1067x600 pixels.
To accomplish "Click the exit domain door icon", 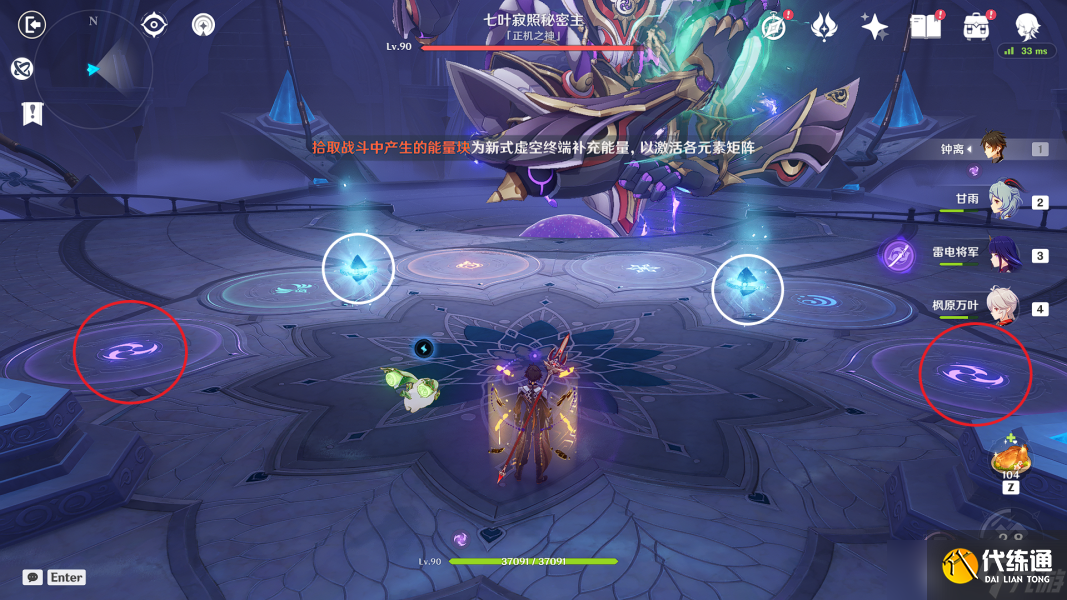I will click(32, 24).
